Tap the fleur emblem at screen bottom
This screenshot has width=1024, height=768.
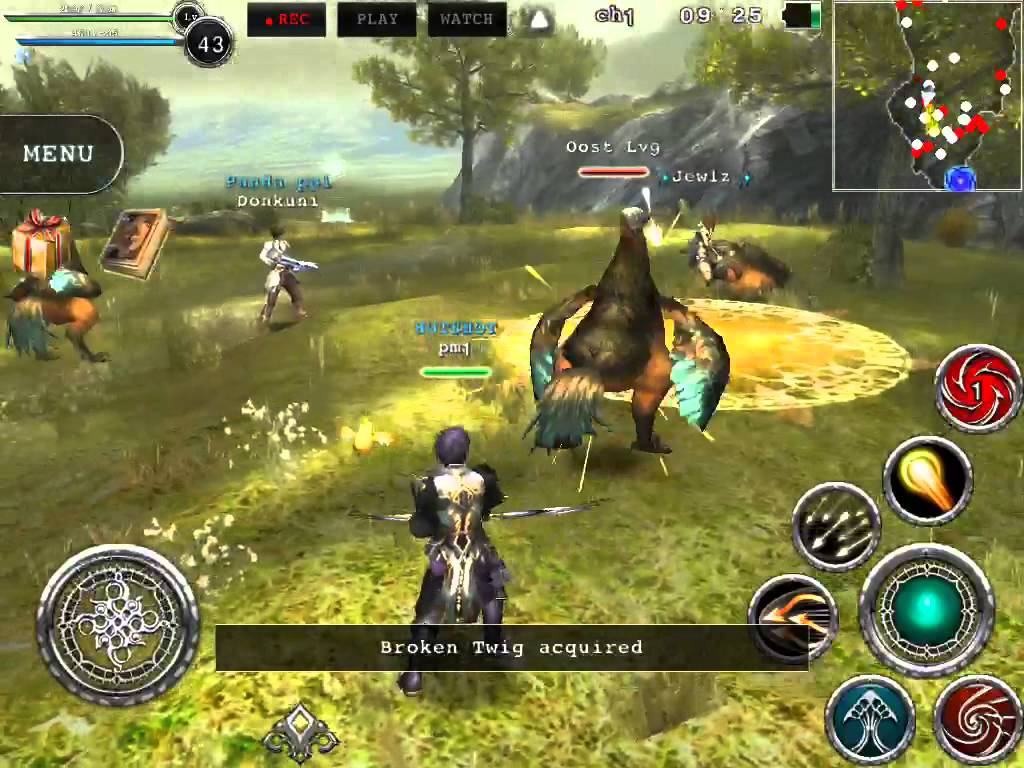click(x=300, y=734)
